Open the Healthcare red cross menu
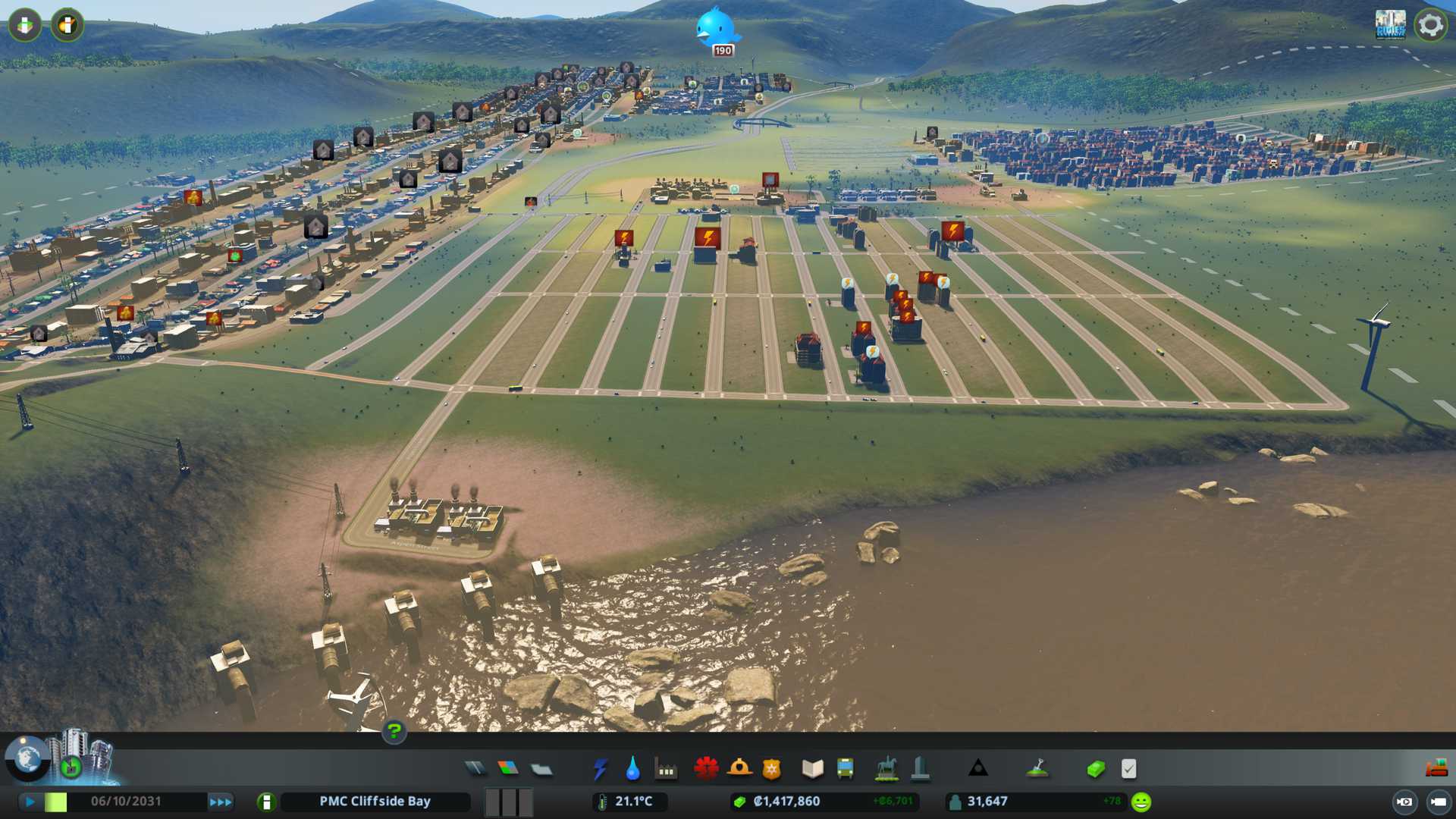 click(x=706, y=769)
